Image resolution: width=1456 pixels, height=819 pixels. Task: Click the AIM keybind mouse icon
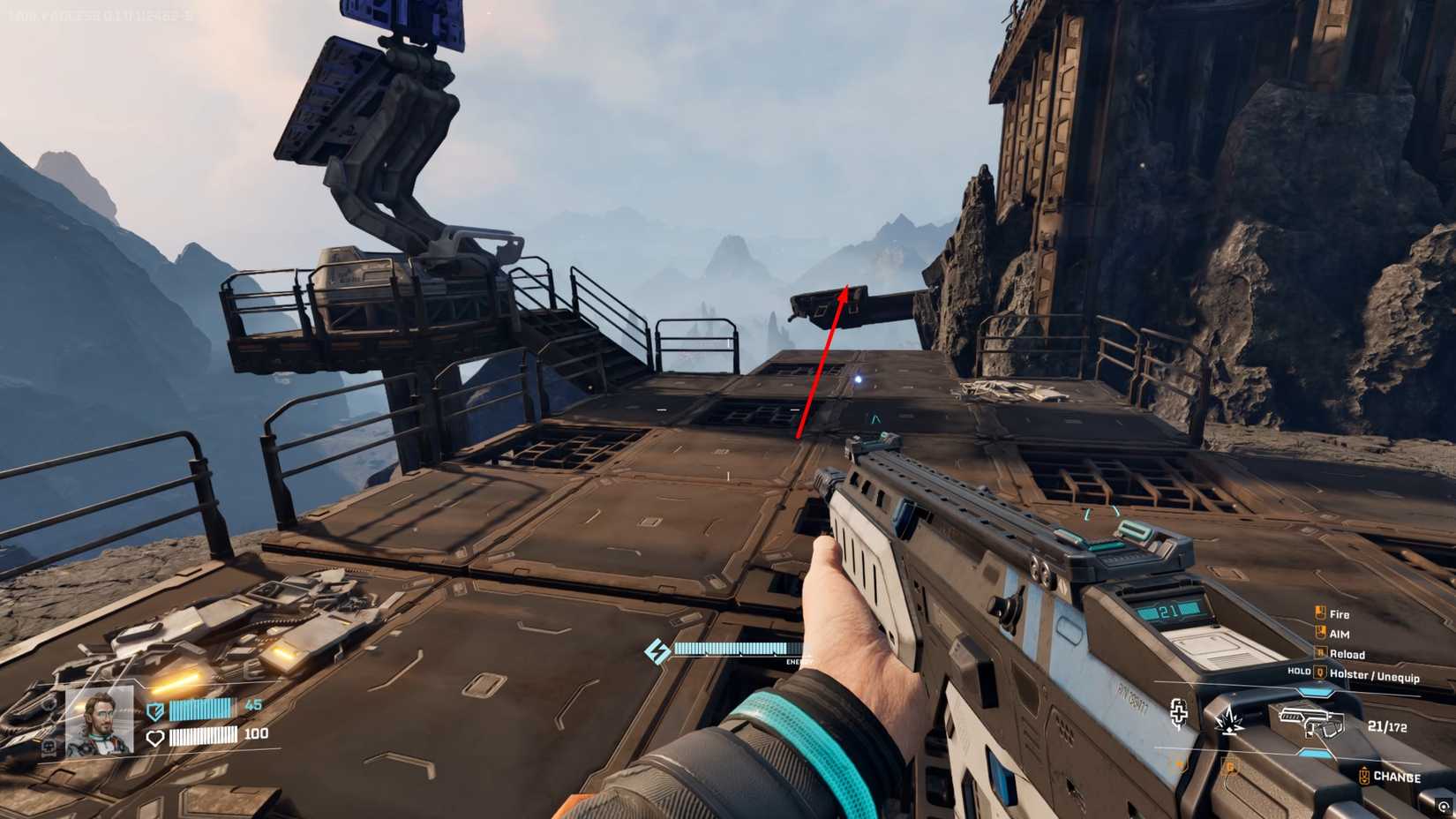[x=1320, y=633]
